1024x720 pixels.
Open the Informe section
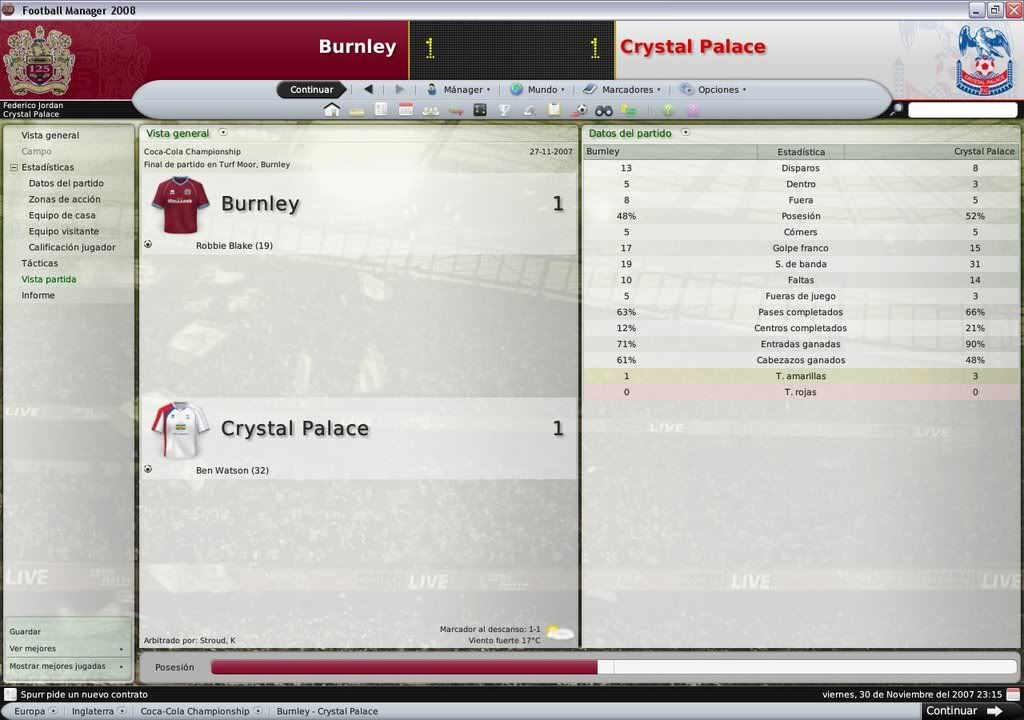pyautogui.click(x=38, y=295)
